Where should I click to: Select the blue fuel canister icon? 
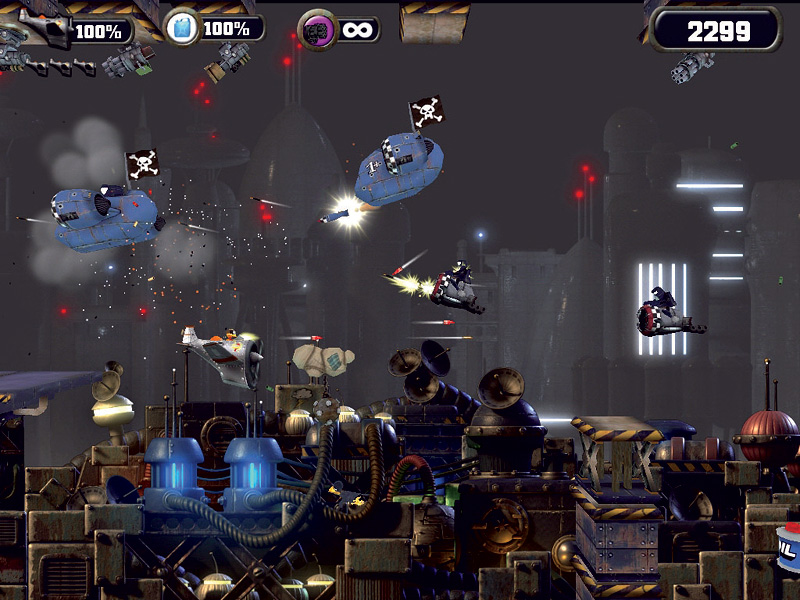pyautogui.click(x=182, y=27)
